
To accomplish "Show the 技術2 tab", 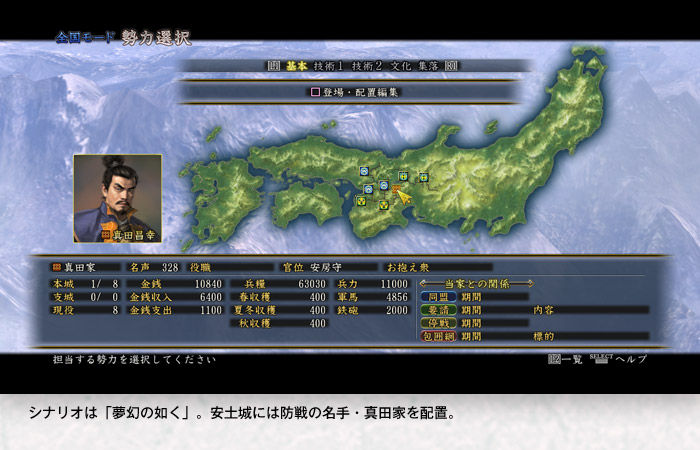I will pos(364,65).
